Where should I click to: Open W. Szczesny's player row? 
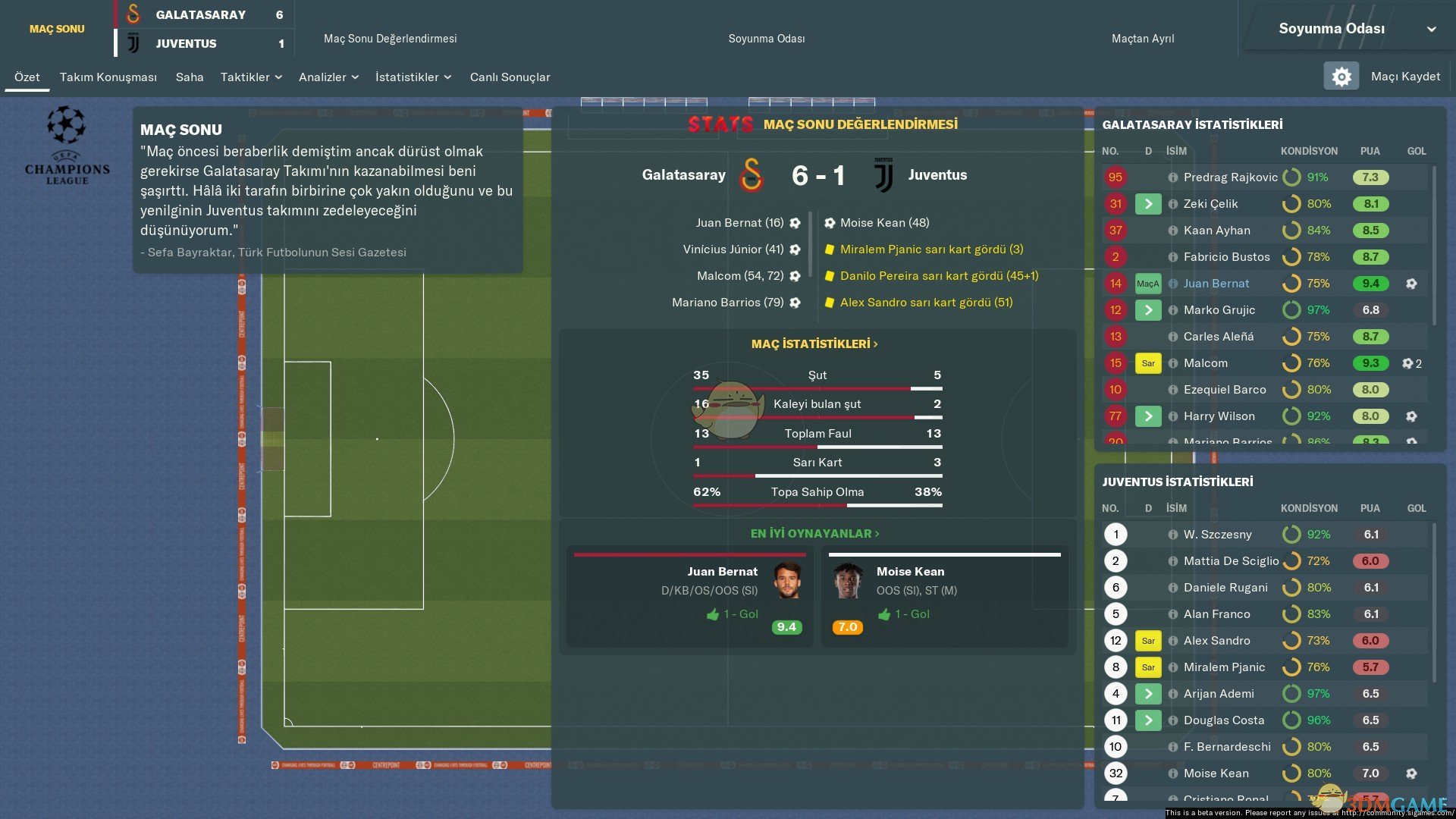[x=1217, y=535]
